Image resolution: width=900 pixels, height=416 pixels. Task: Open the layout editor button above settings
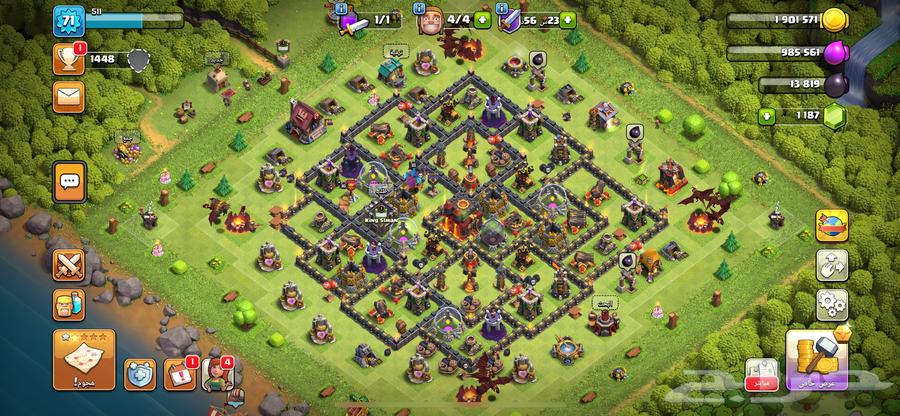831,264
